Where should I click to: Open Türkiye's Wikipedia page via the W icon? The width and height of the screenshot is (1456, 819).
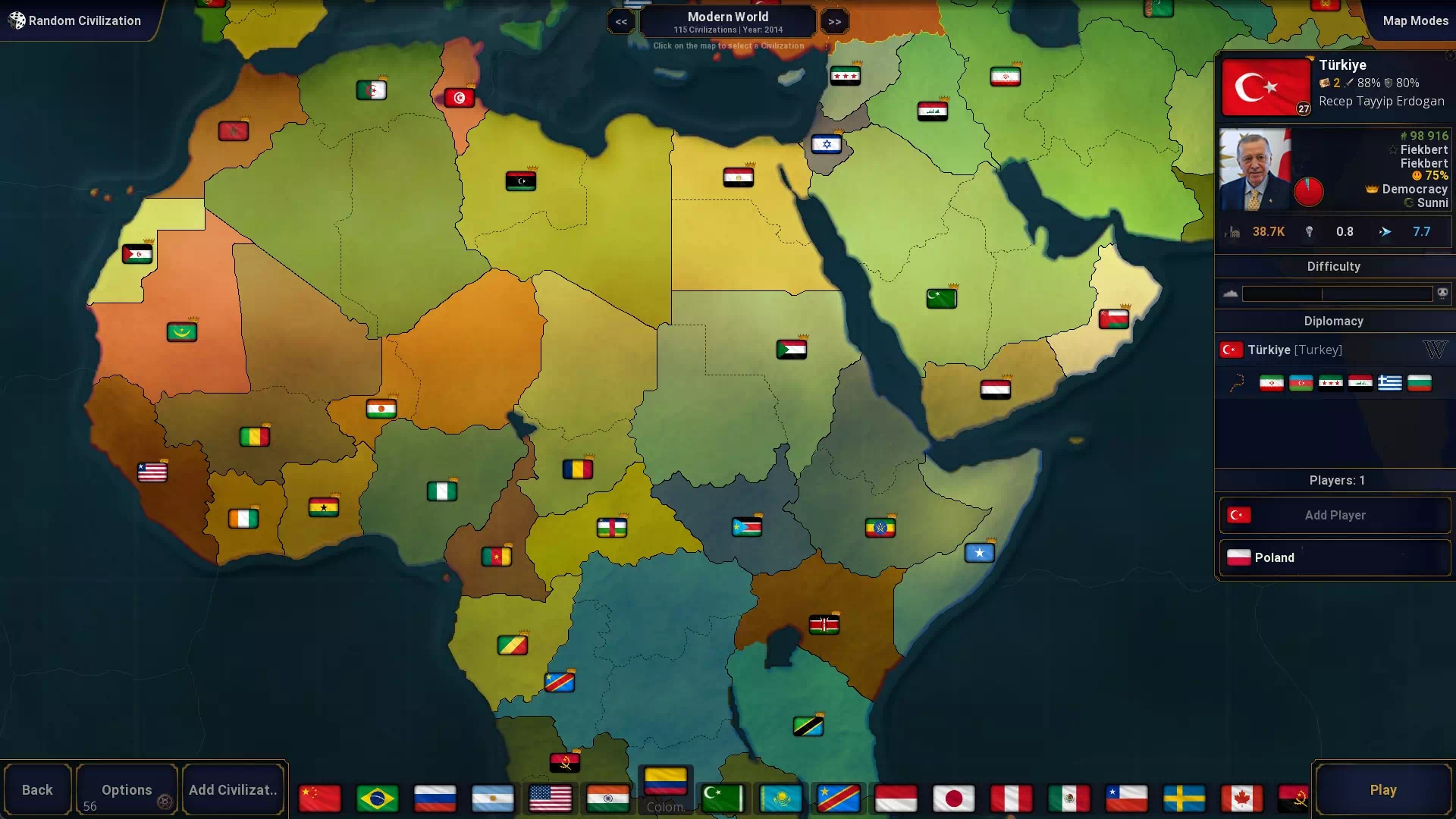click(x=1436, y=350)
